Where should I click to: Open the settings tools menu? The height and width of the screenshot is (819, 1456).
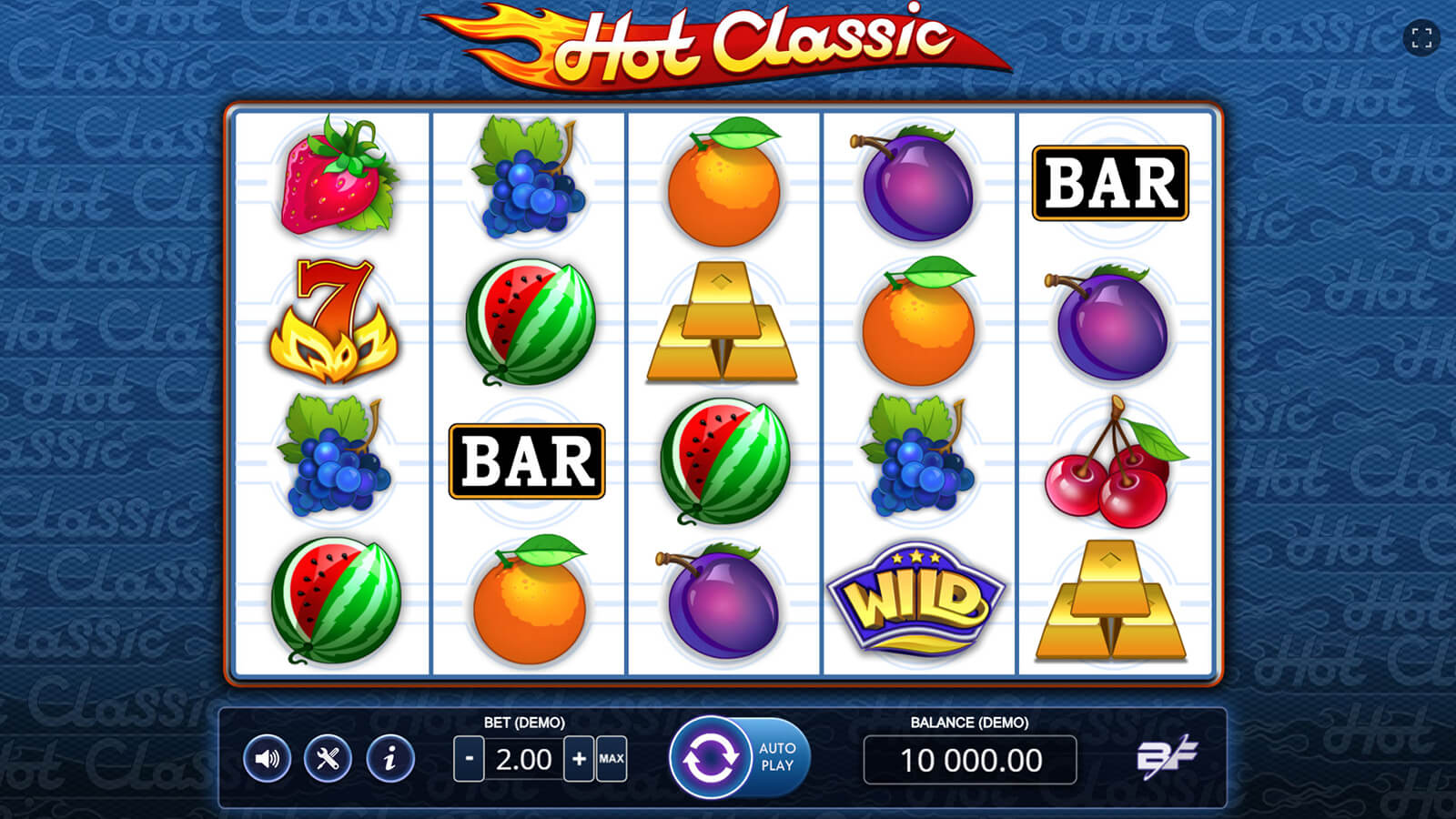coord(329,759)
